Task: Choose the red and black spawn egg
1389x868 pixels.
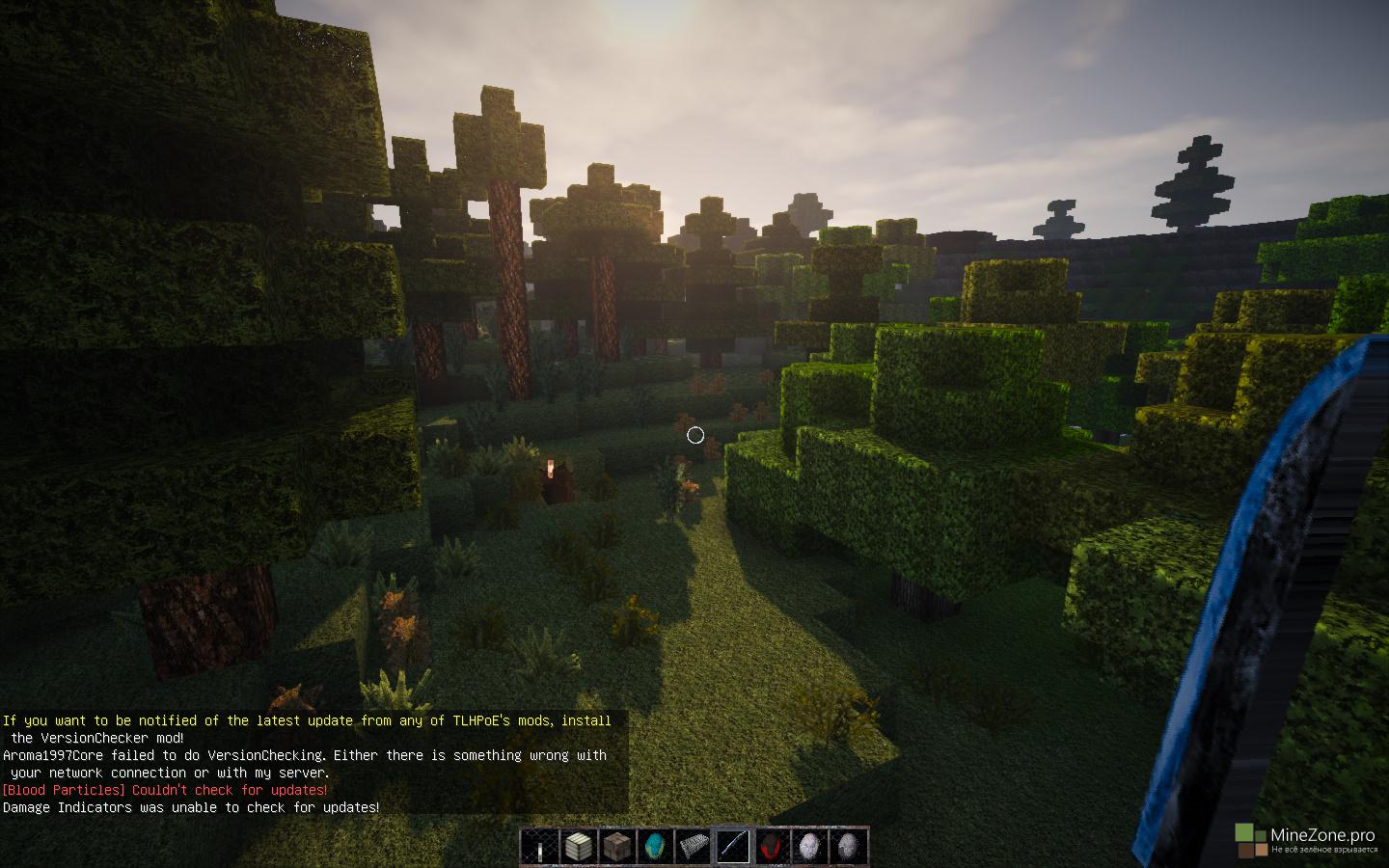Action: (771, 847)
